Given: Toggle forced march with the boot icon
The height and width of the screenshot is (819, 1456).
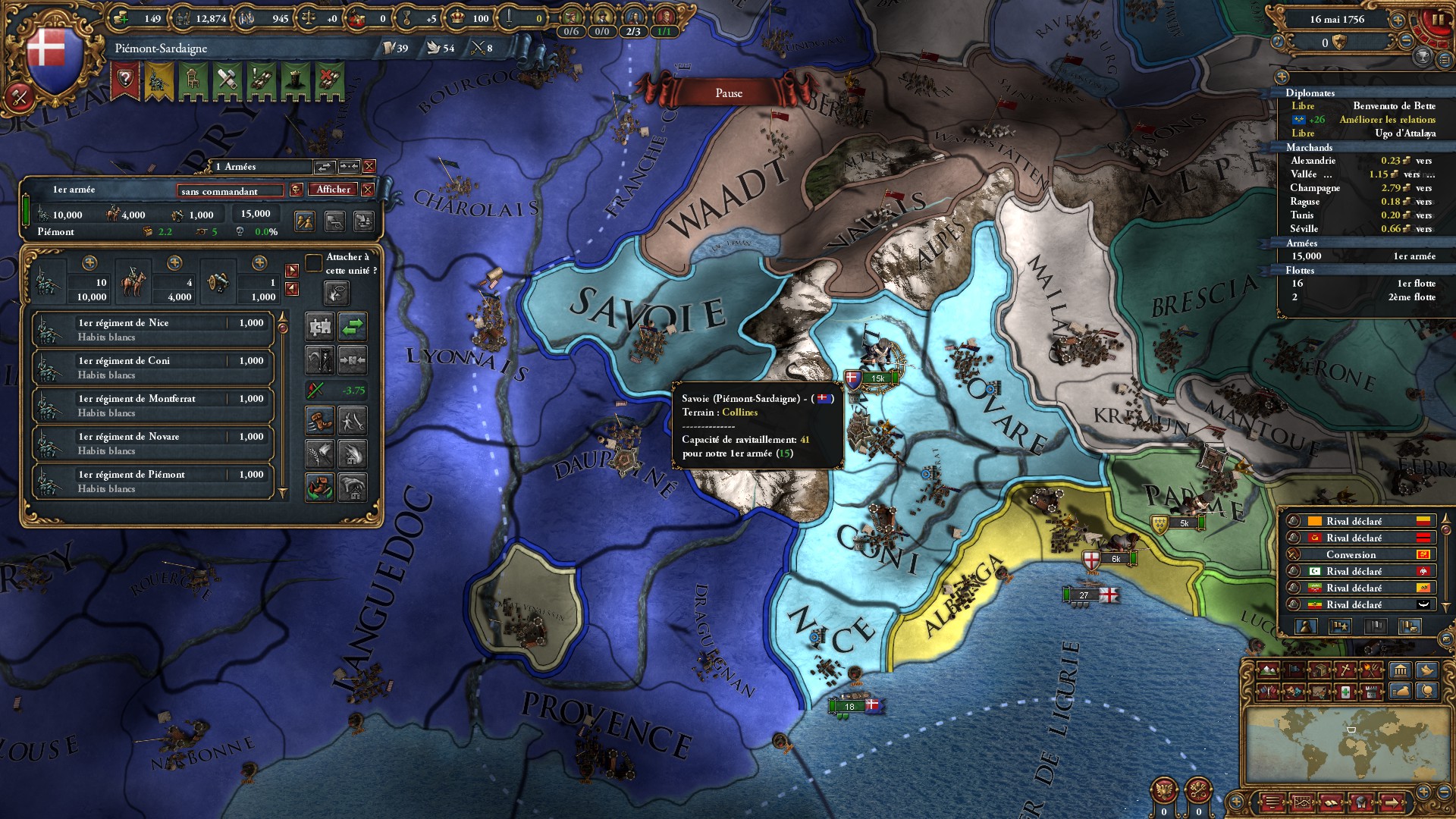Looking at the screenshot, I should coord(319,421).
